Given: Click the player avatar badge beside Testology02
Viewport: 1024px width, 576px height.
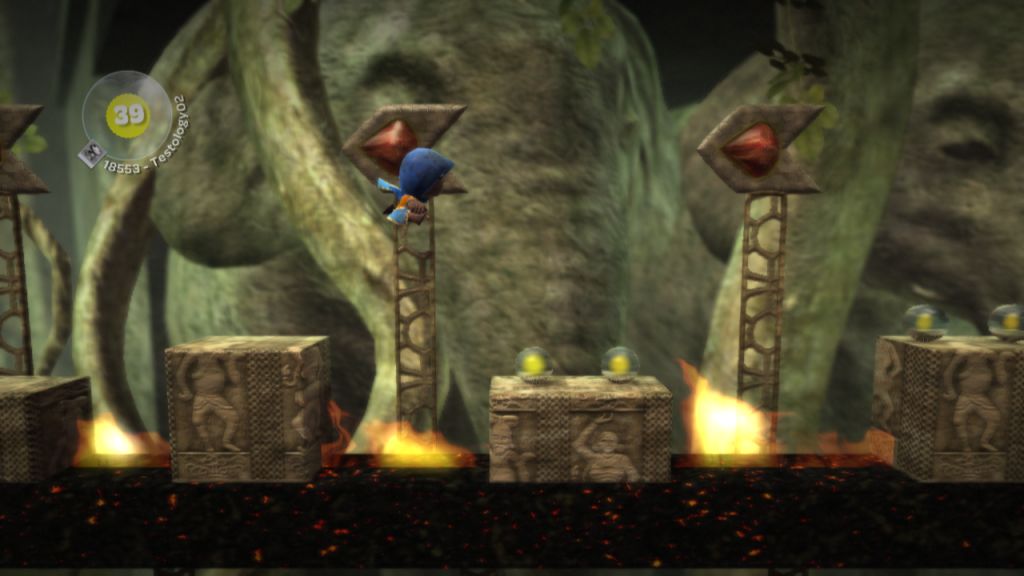Looking at the screenshot, I should coord(92,152).
